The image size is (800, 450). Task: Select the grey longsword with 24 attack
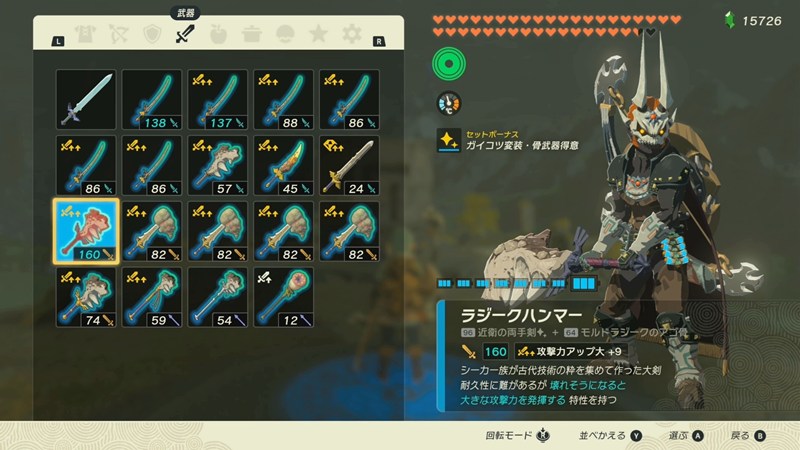coord(350,164)
